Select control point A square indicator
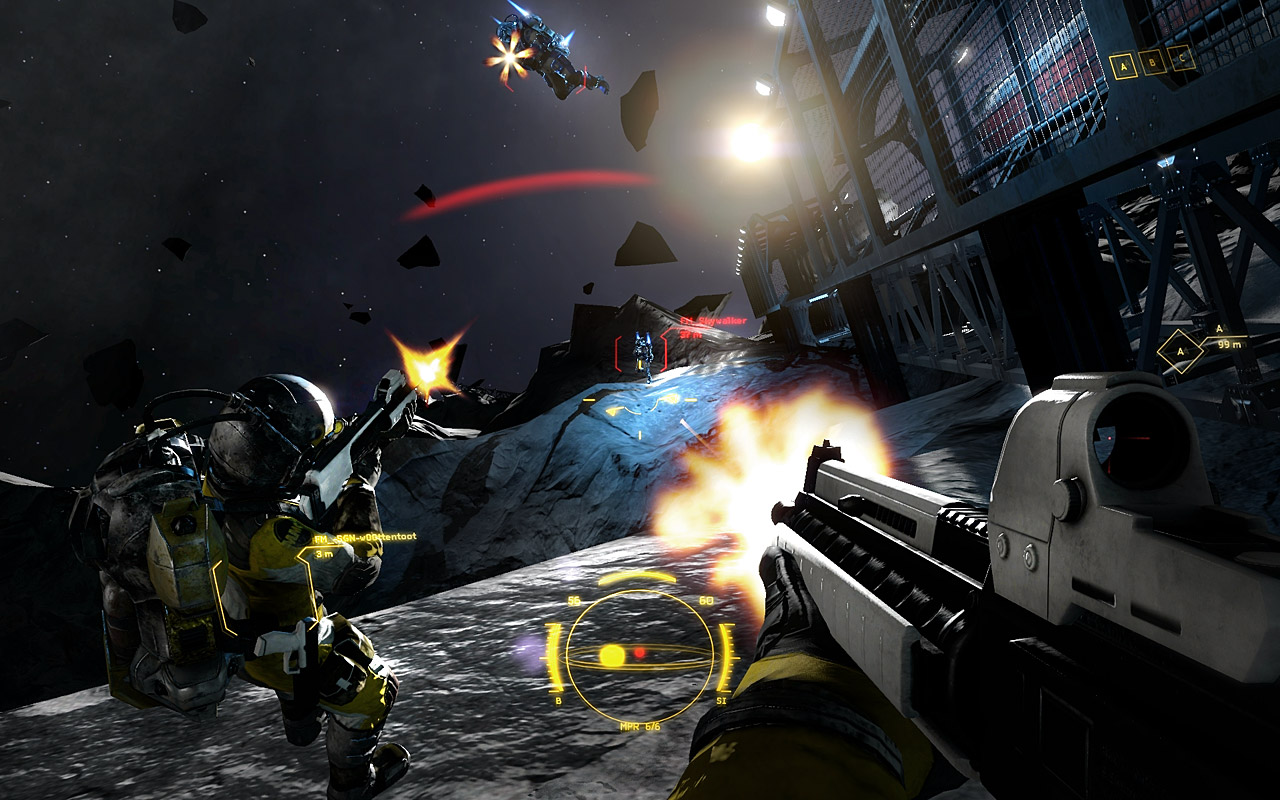The image size is (1280, 800). tap(1124, 66)
